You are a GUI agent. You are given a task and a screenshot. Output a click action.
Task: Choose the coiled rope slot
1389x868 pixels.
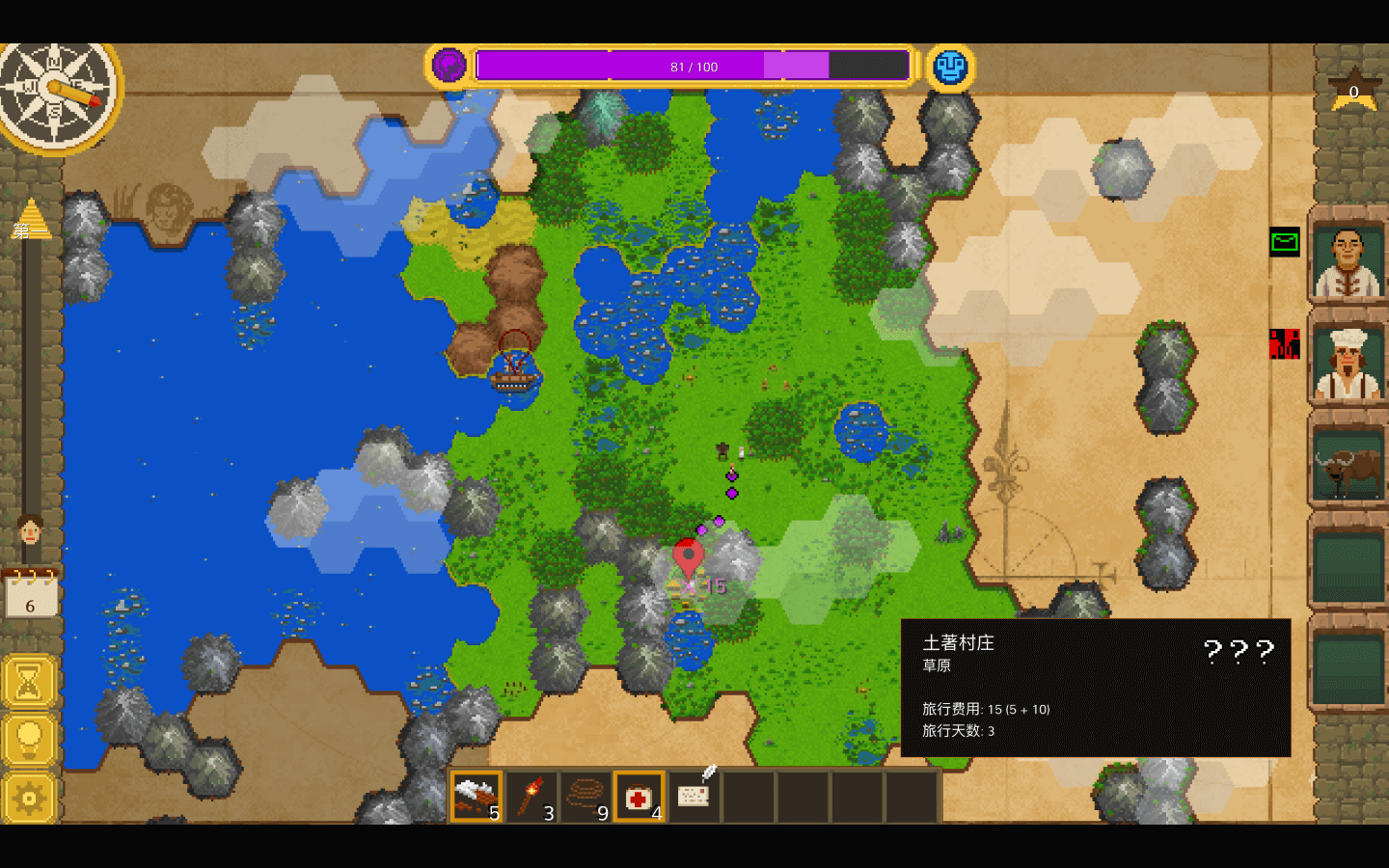[585, 798]
